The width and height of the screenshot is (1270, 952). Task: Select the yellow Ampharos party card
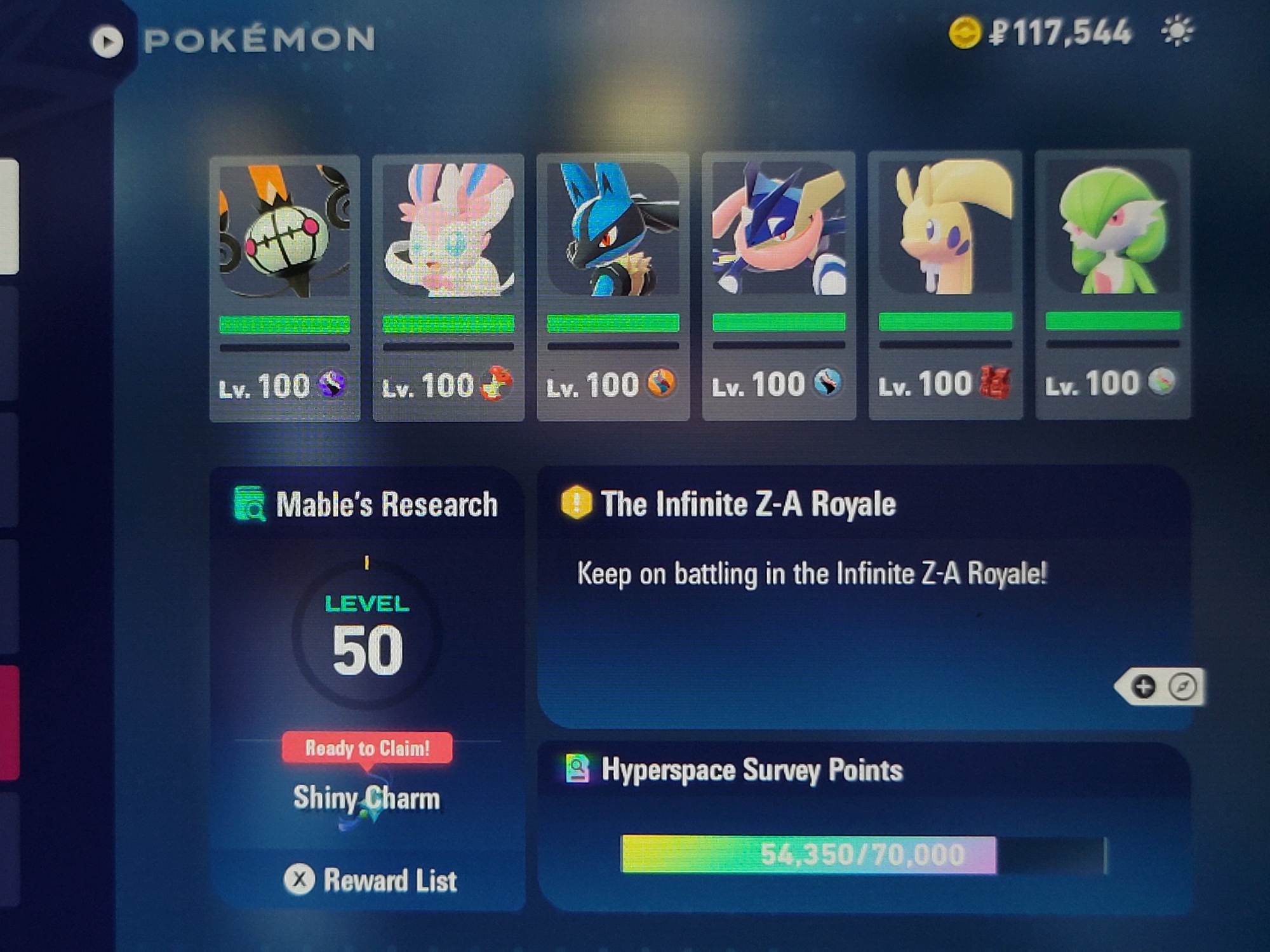click(x=945, y=285)
